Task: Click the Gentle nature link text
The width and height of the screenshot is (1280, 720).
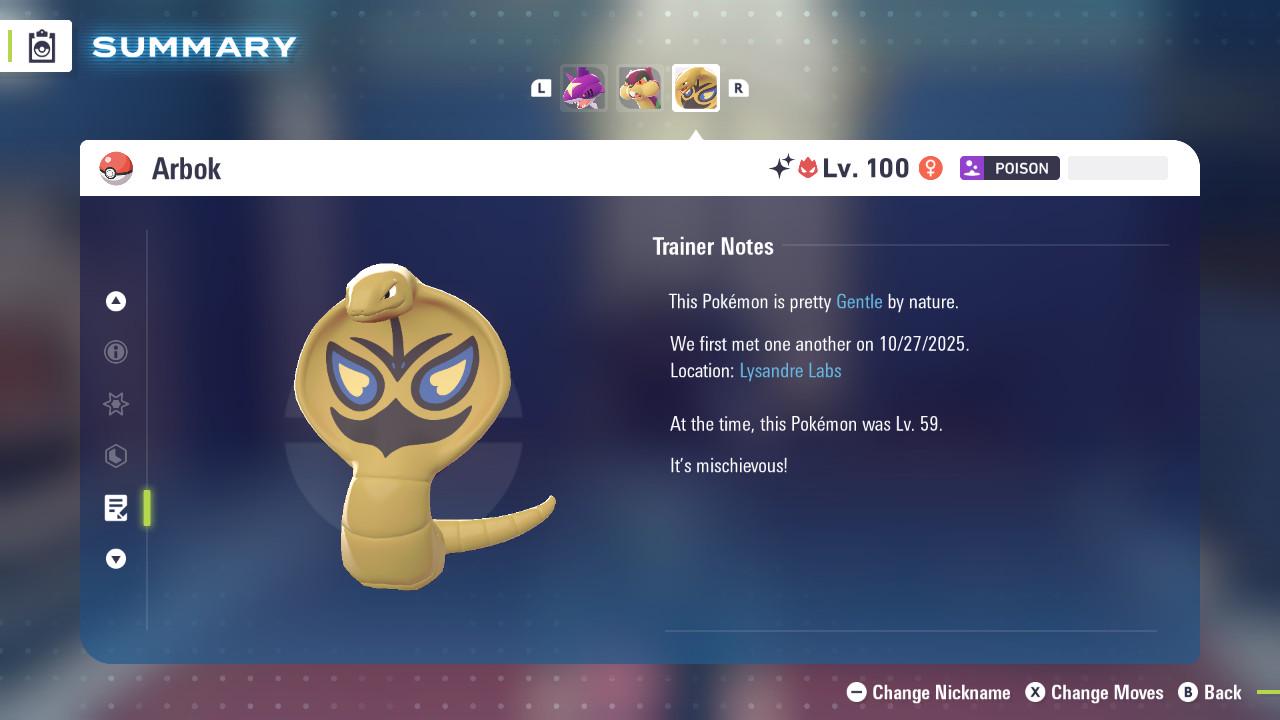Action: point(858,301)
